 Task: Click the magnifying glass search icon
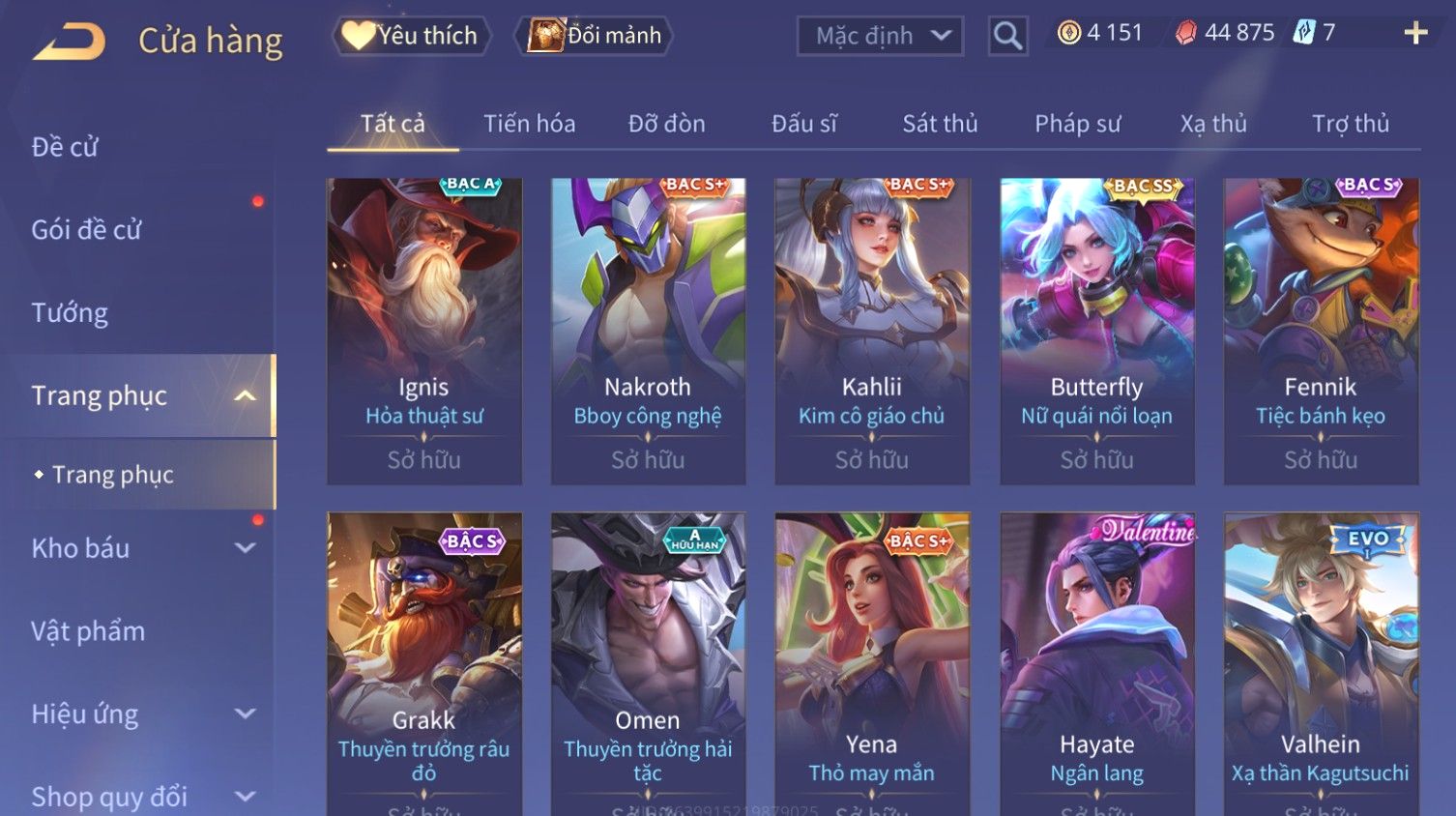click(x=1007, y=37)
